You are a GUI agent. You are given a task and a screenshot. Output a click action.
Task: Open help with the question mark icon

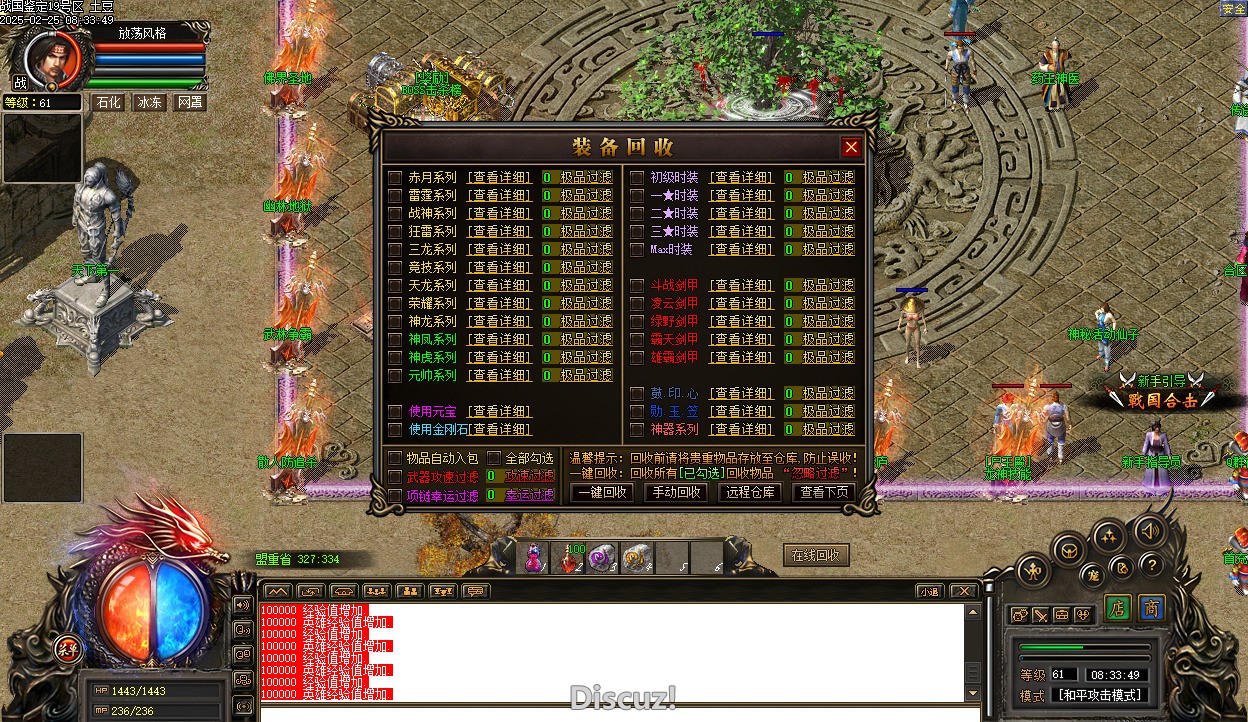click(1151, 564)
